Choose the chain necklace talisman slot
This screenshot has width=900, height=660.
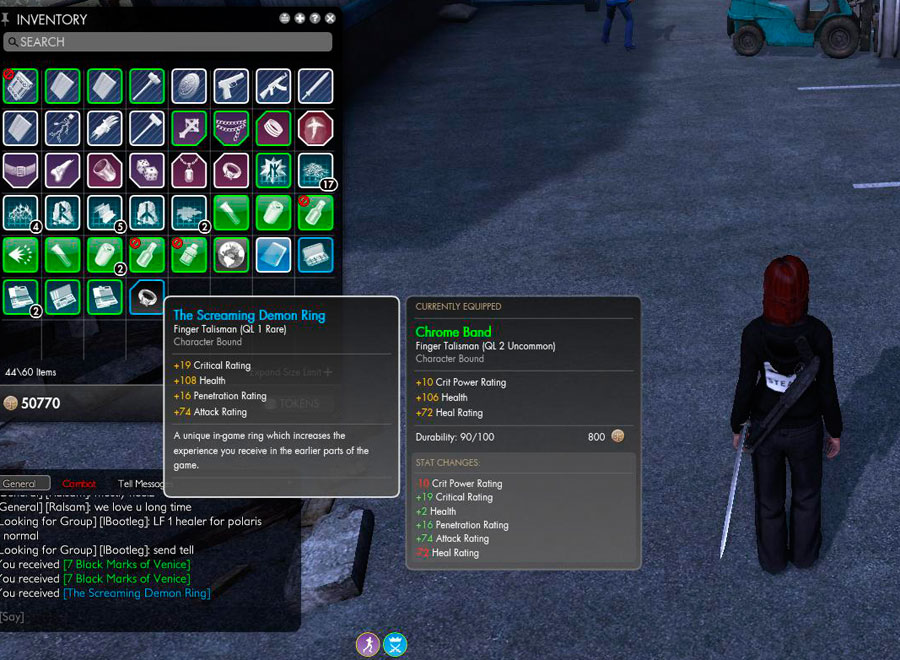pyautogui.click(x=231, y=128)
